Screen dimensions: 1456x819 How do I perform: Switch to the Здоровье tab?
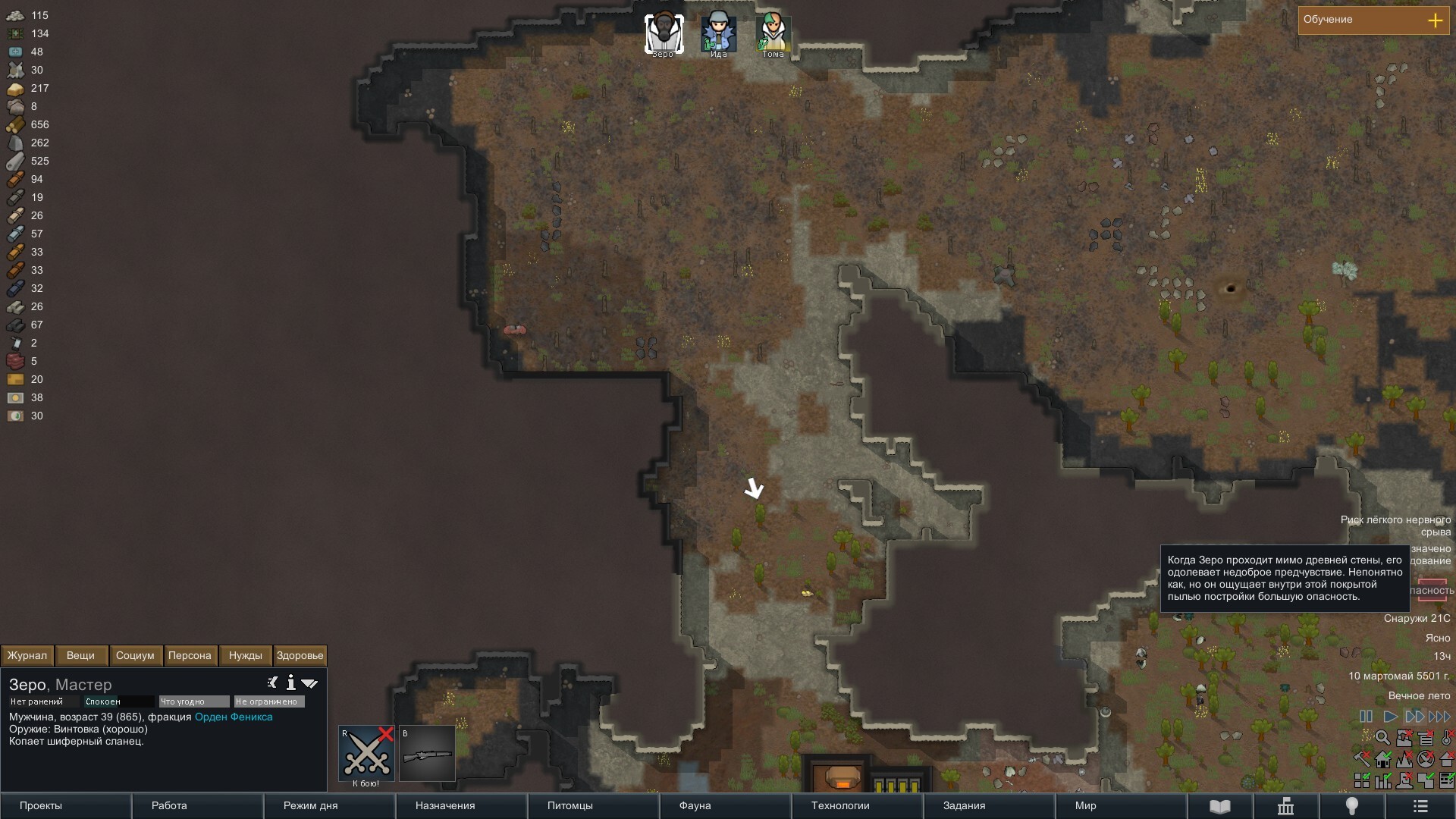pyautogui.click(x=300, y=655)
